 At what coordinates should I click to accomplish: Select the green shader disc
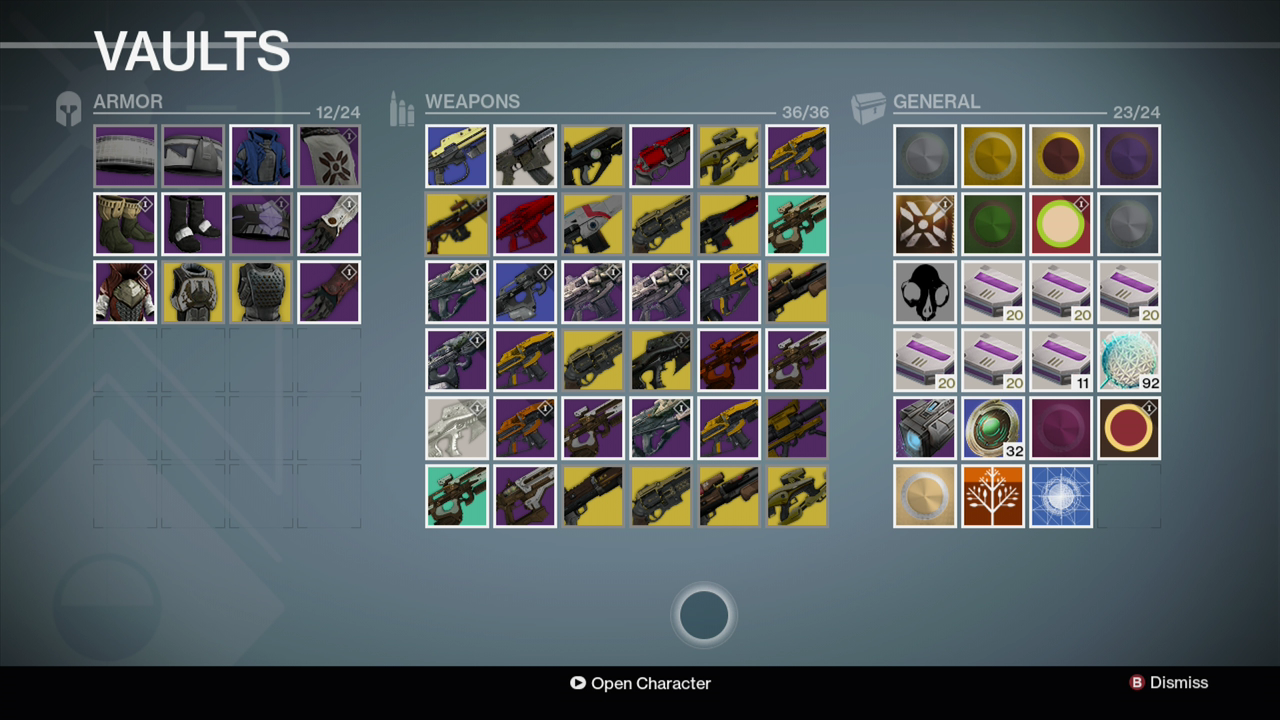point(993,224)
